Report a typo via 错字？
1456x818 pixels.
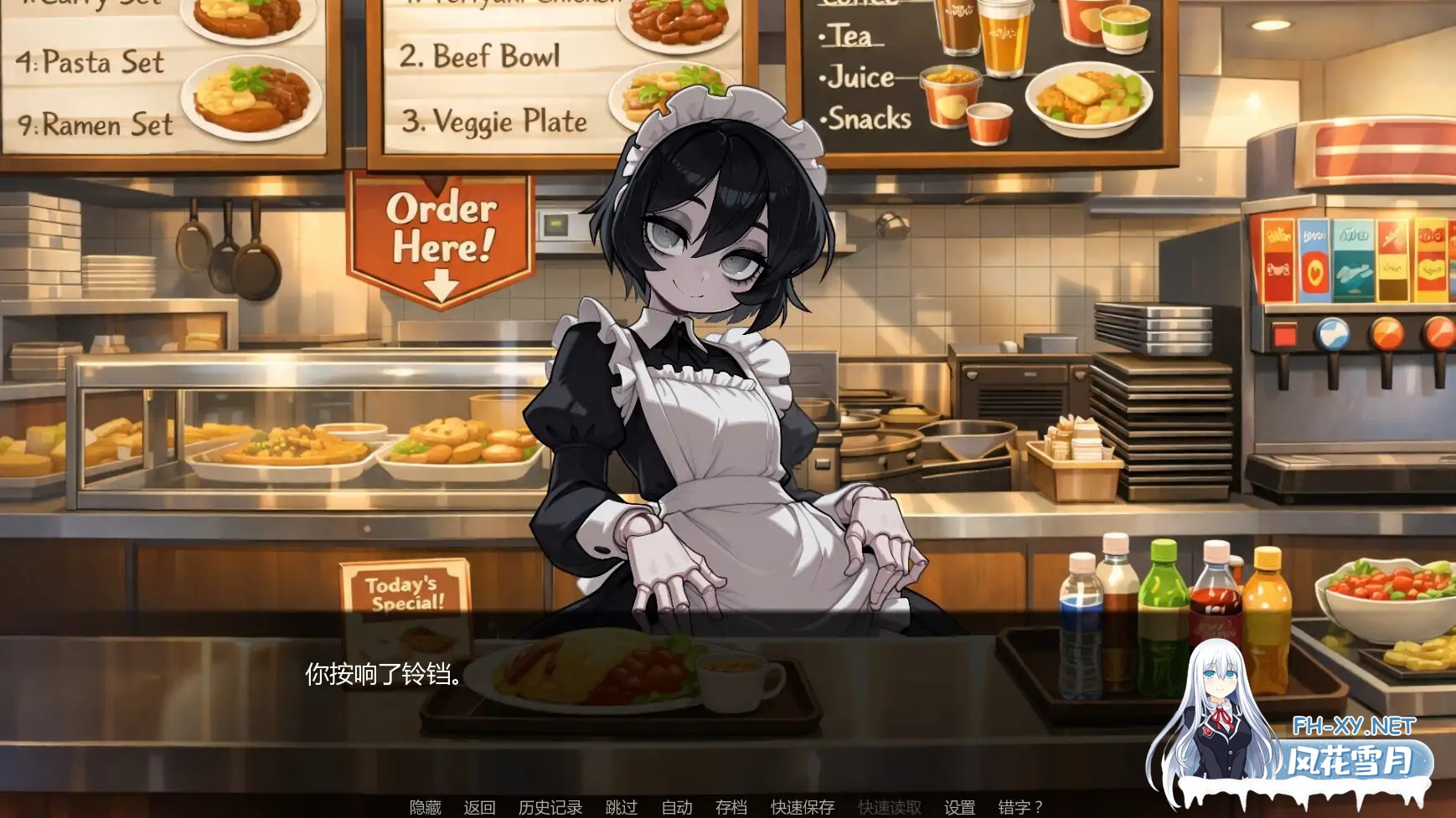[1019, 805]
